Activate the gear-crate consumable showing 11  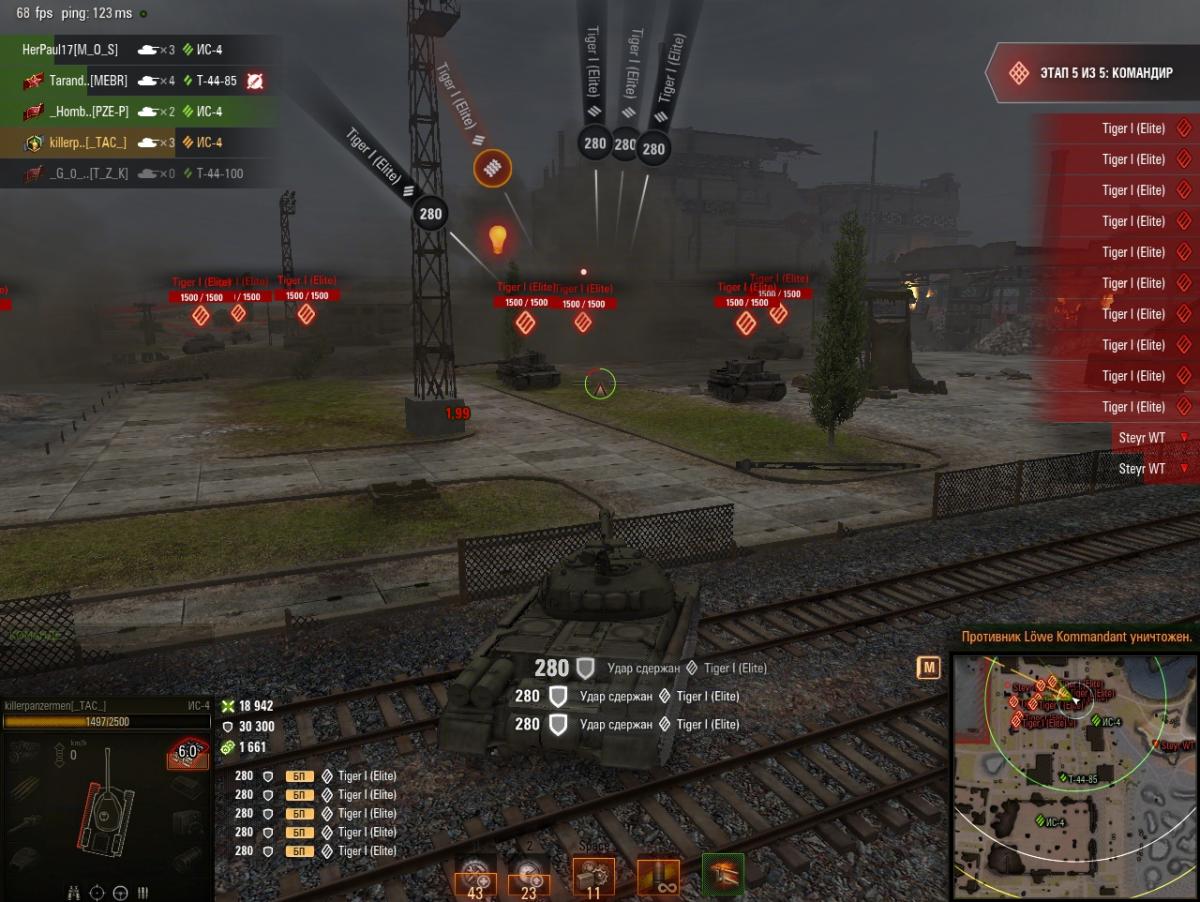click(593, 877)
